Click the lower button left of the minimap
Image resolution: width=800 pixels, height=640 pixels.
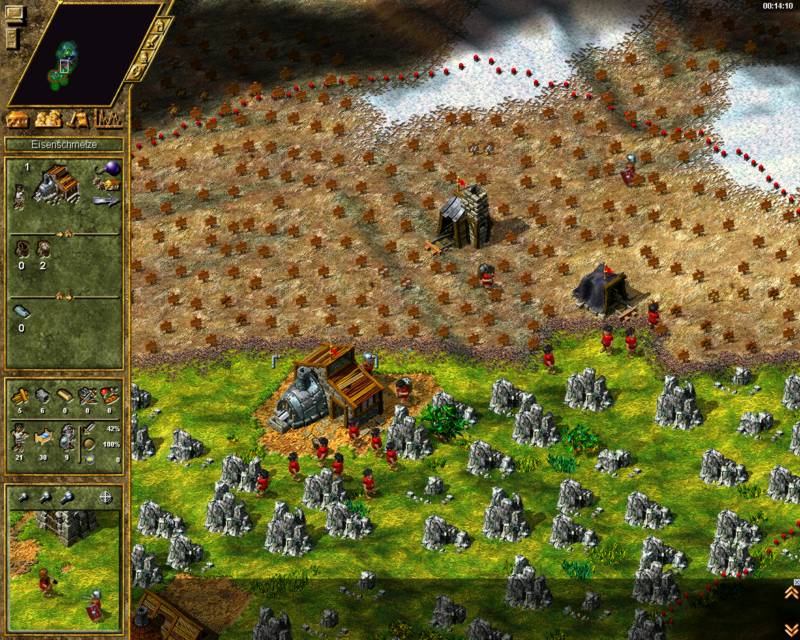12,39
